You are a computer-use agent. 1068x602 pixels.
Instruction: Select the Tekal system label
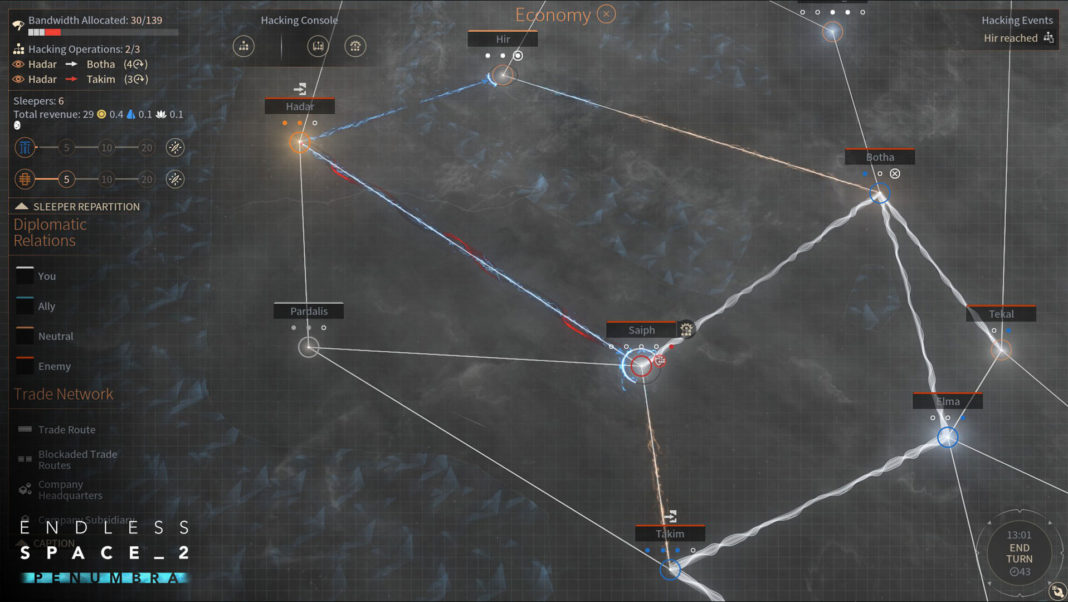tap(1001, 314)
